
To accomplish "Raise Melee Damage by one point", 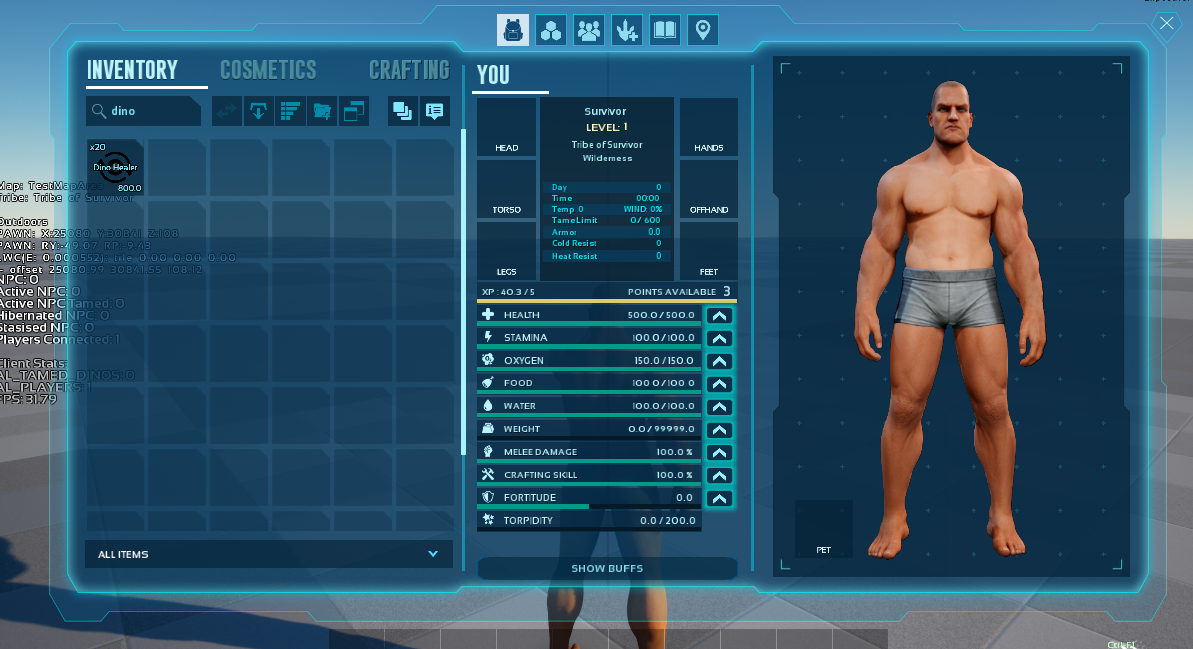I will [x=719, y=452].
